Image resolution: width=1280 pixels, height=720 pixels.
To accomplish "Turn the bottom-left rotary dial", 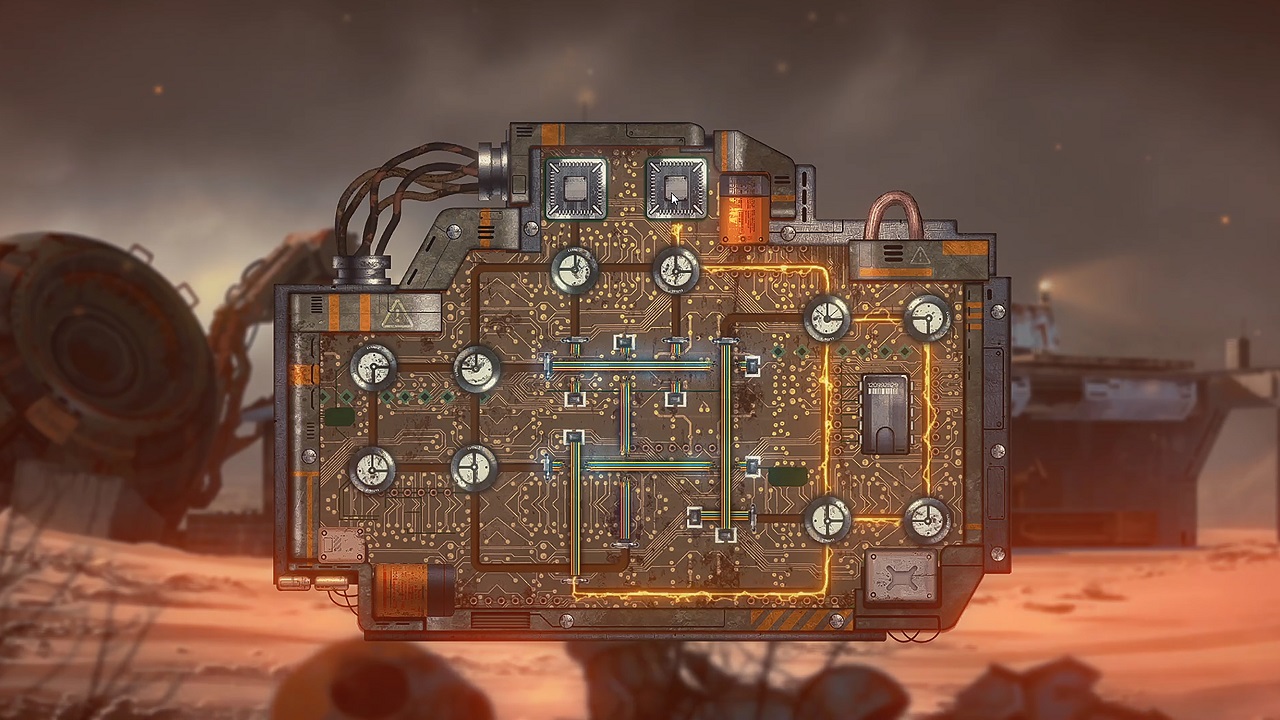I will tap(372, 469).
